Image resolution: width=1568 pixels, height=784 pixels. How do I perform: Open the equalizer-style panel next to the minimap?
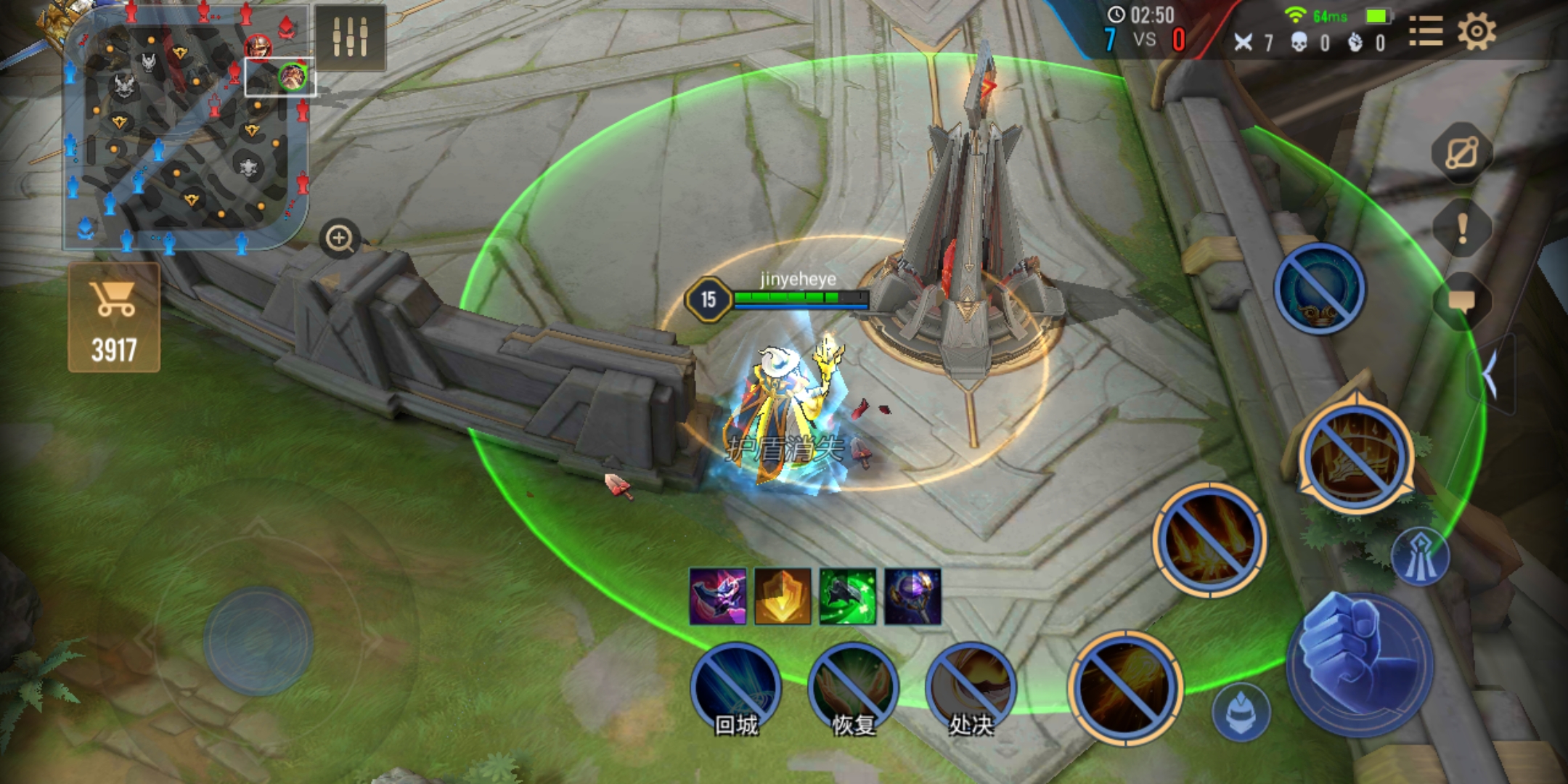coord(350,36)
